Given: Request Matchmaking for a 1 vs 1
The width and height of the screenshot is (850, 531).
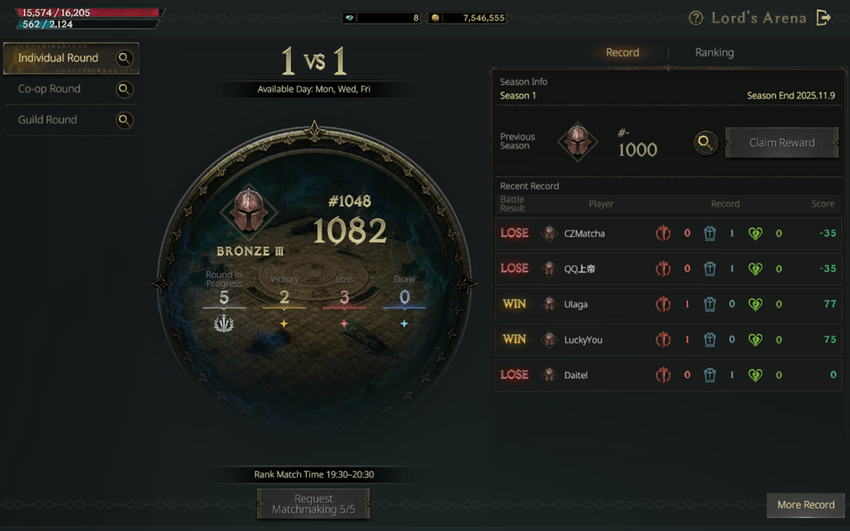Looking at the screenshot, I should (313, 504).
